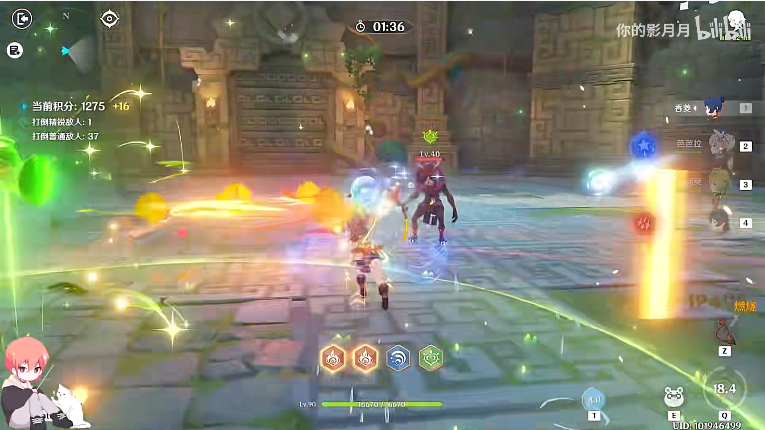Open the 当前积分 score objective tracker
This screenshot has height=430, width=765.
pyautogui.click(x=68, y=106)
